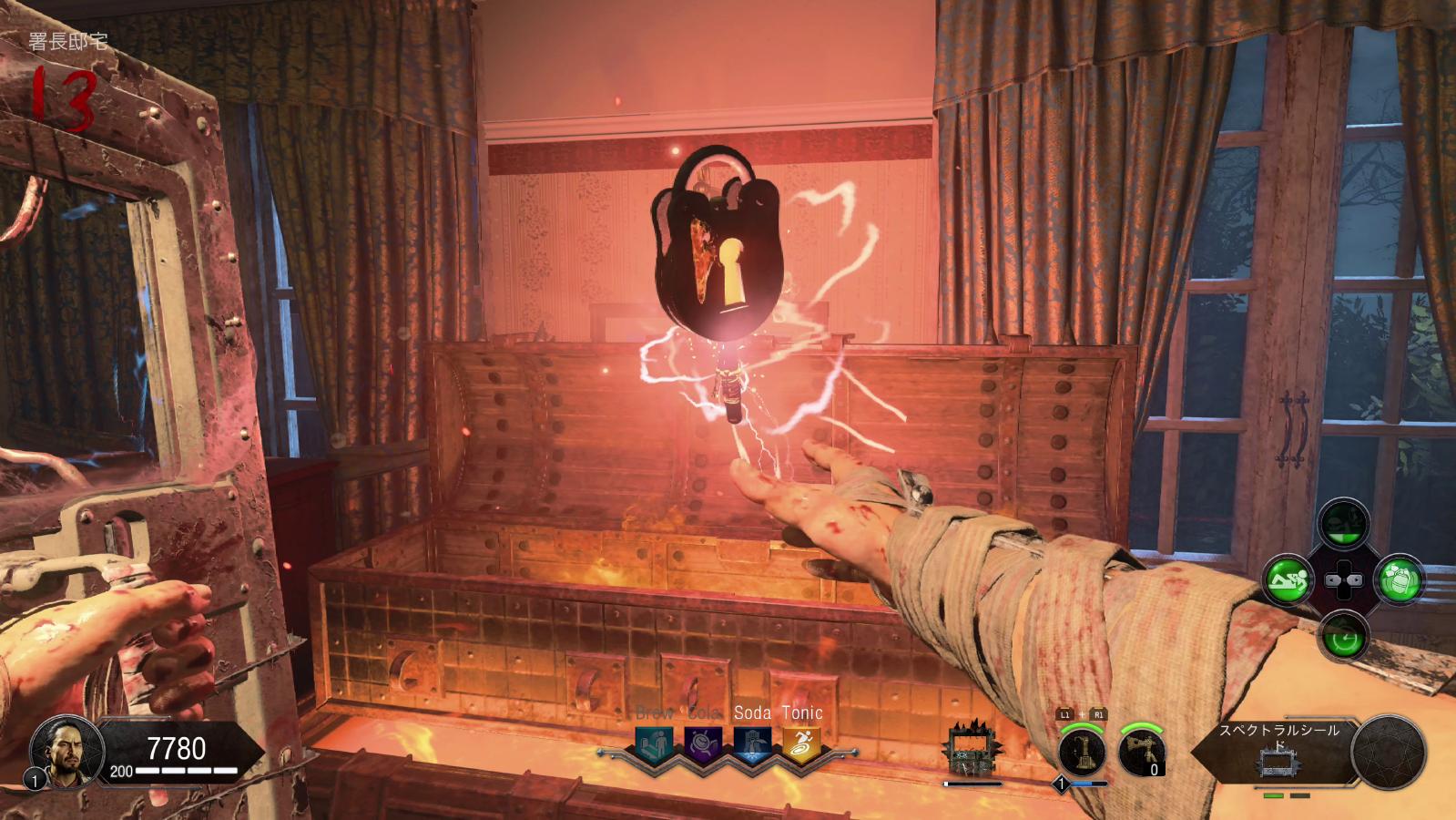Select the gold Tonic running-man perk
The height and width of the screenshot is (820, 1456).
point(801,744)
